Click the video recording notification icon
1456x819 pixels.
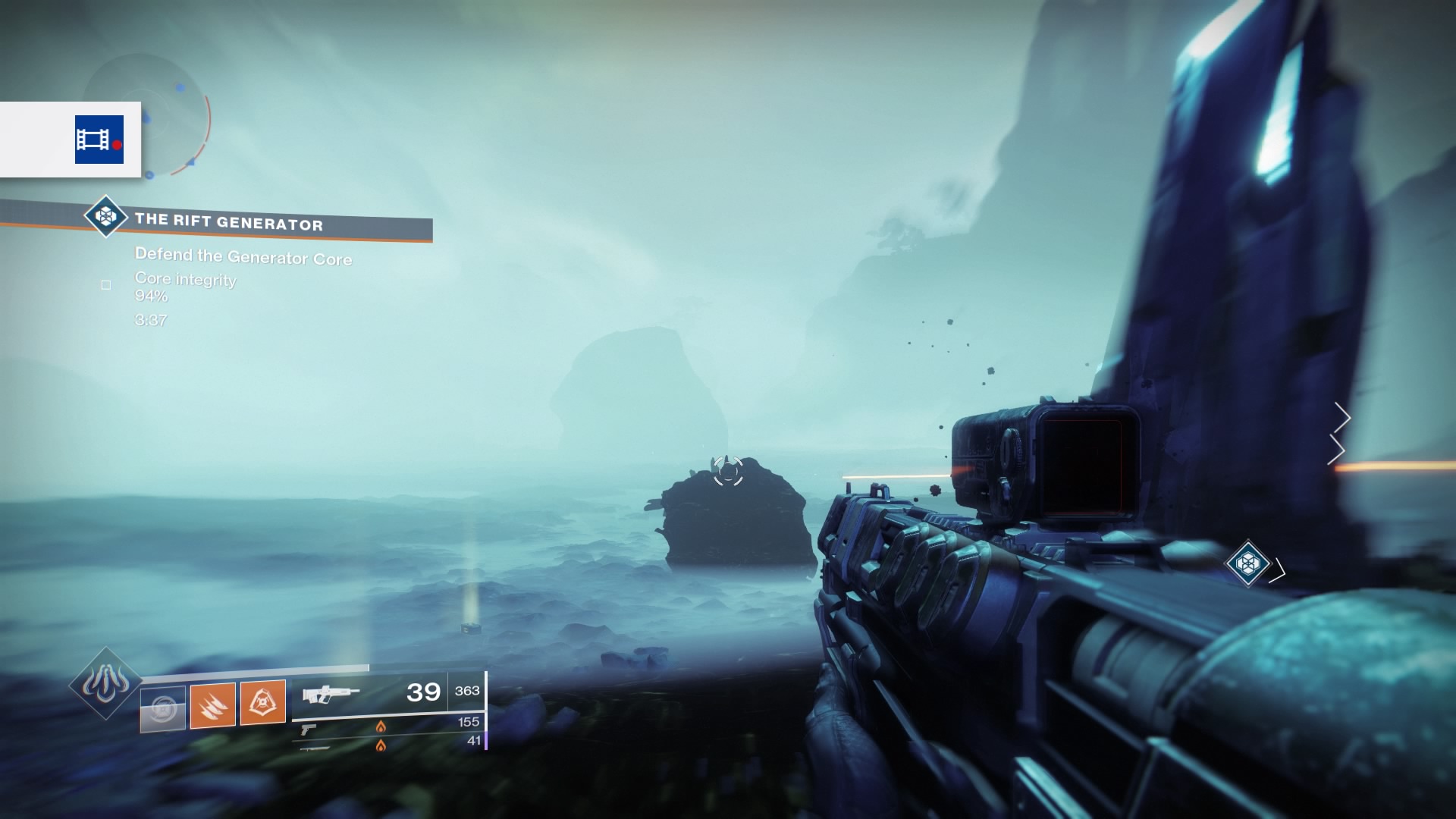[x=99, y=140]
